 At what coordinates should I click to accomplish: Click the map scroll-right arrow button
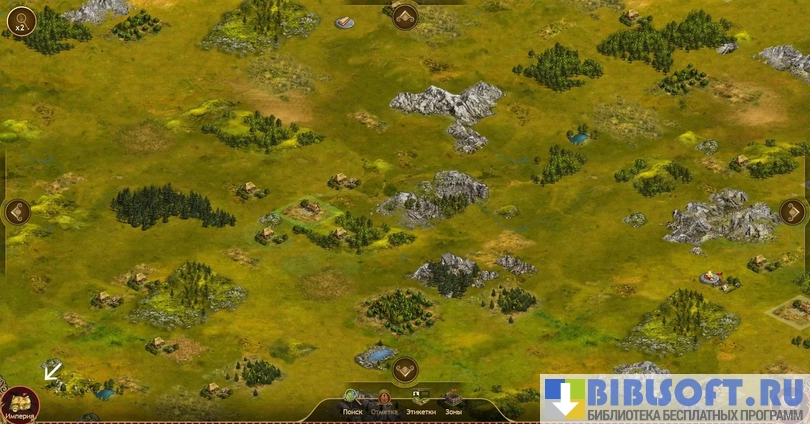(792, 211)
